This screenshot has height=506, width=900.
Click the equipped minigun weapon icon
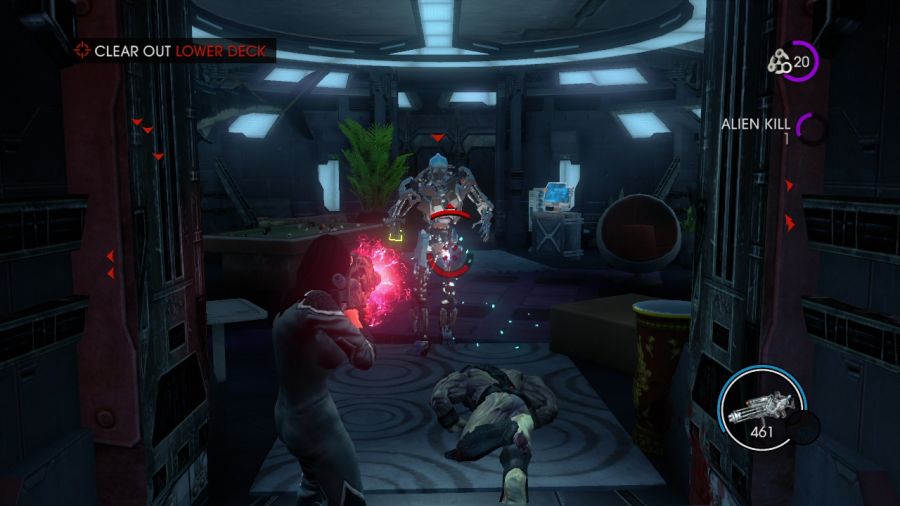click(762, 407)
